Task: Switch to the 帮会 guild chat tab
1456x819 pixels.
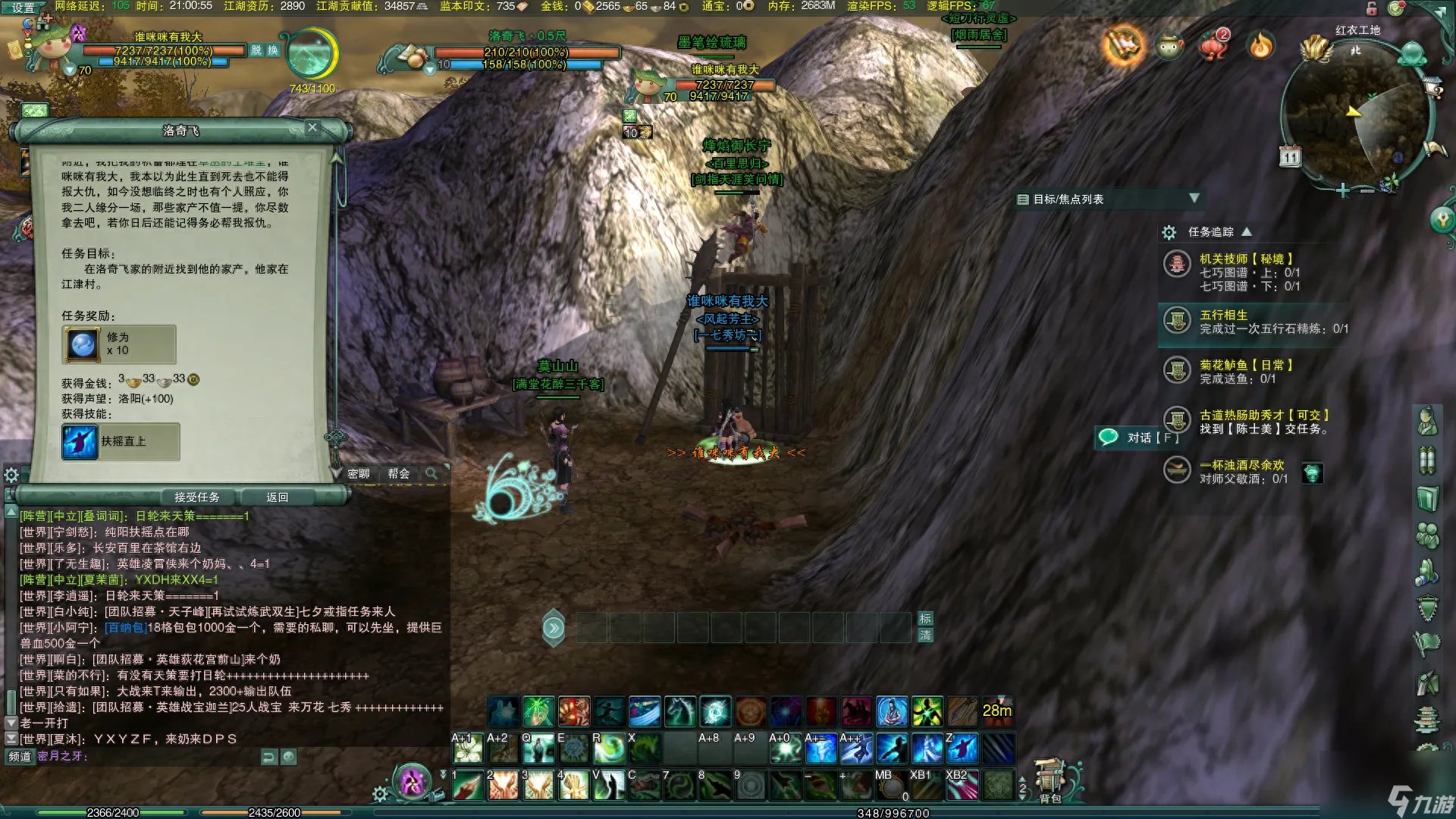Action: click(399, 474)
